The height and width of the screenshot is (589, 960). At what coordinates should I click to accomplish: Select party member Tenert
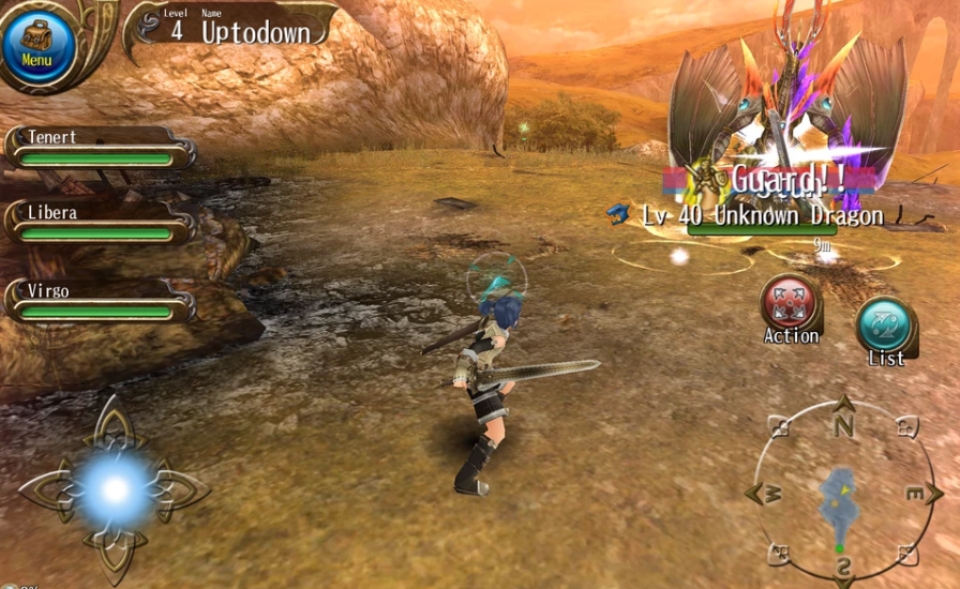(x=100, y=147)
